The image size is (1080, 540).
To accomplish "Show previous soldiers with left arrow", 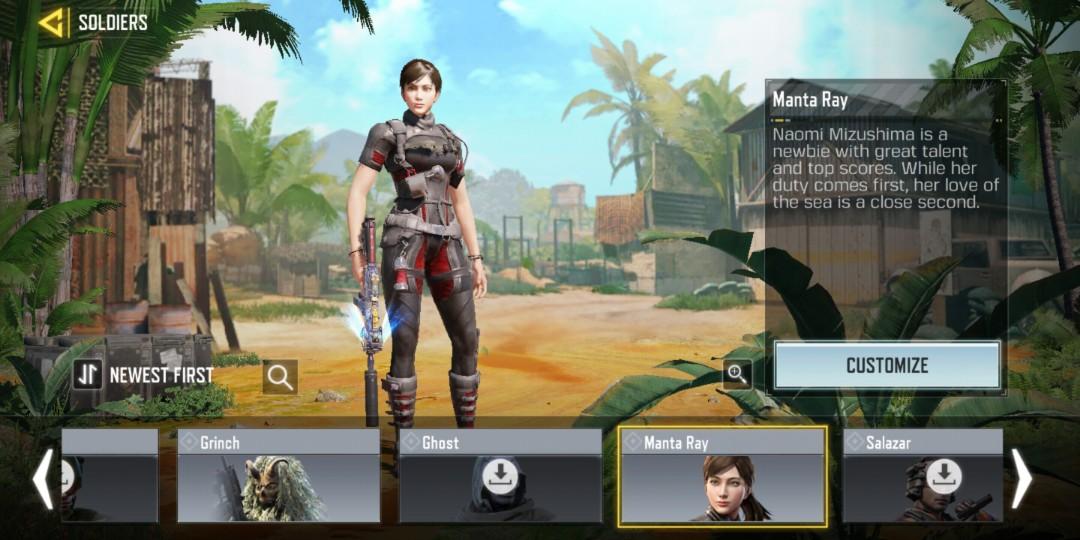I will (x=43, y=479).
